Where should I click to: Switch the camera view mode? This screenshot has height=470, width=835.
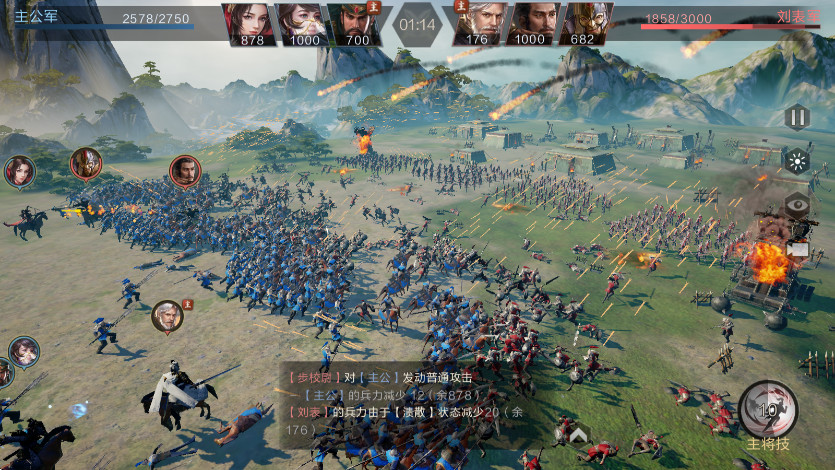click(x=797, y=248)
